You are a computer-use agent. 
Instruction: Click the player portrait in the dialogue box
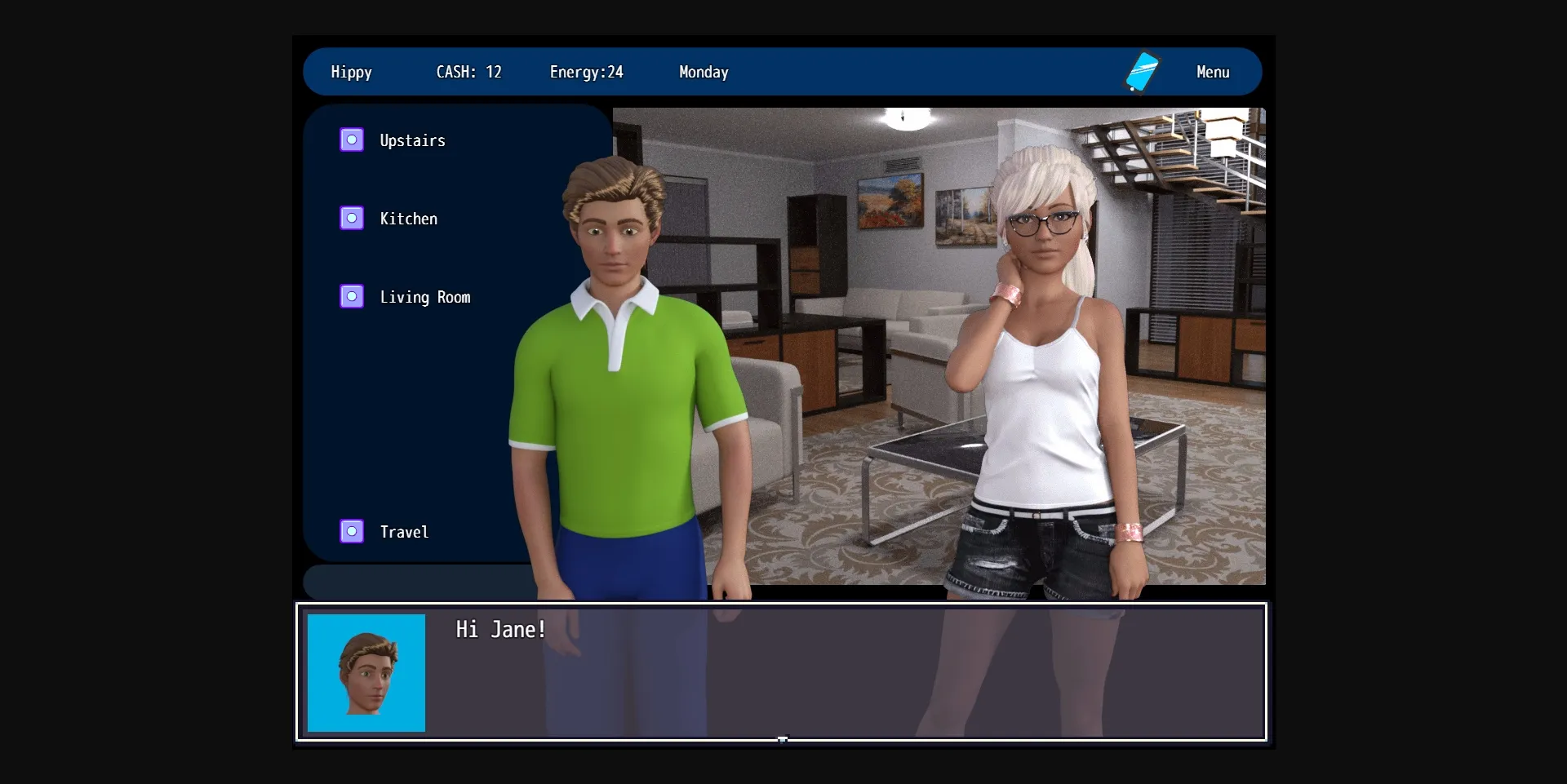click(366, 673)
